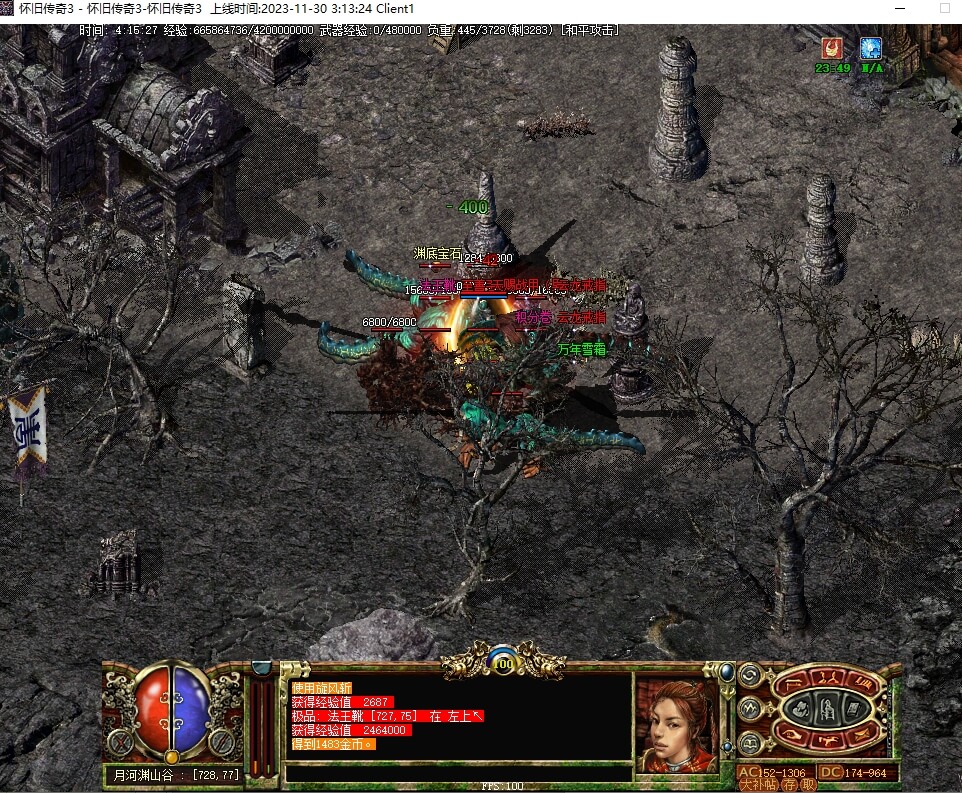The width and height of the screenshot is (962, 793).
Task: Click the red flame buff icon
Action: [x=832, y=48]
